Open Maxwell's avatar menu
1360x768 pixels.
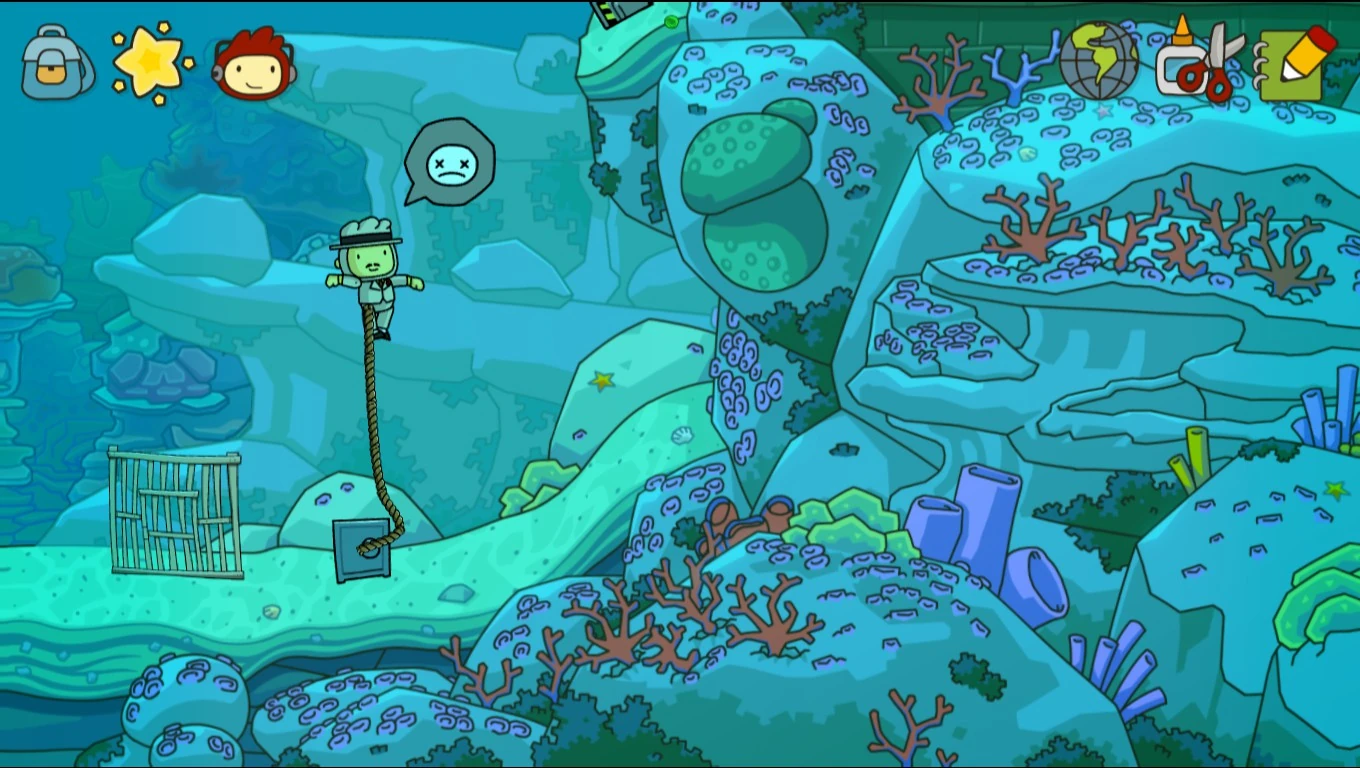tap(253, 64)
